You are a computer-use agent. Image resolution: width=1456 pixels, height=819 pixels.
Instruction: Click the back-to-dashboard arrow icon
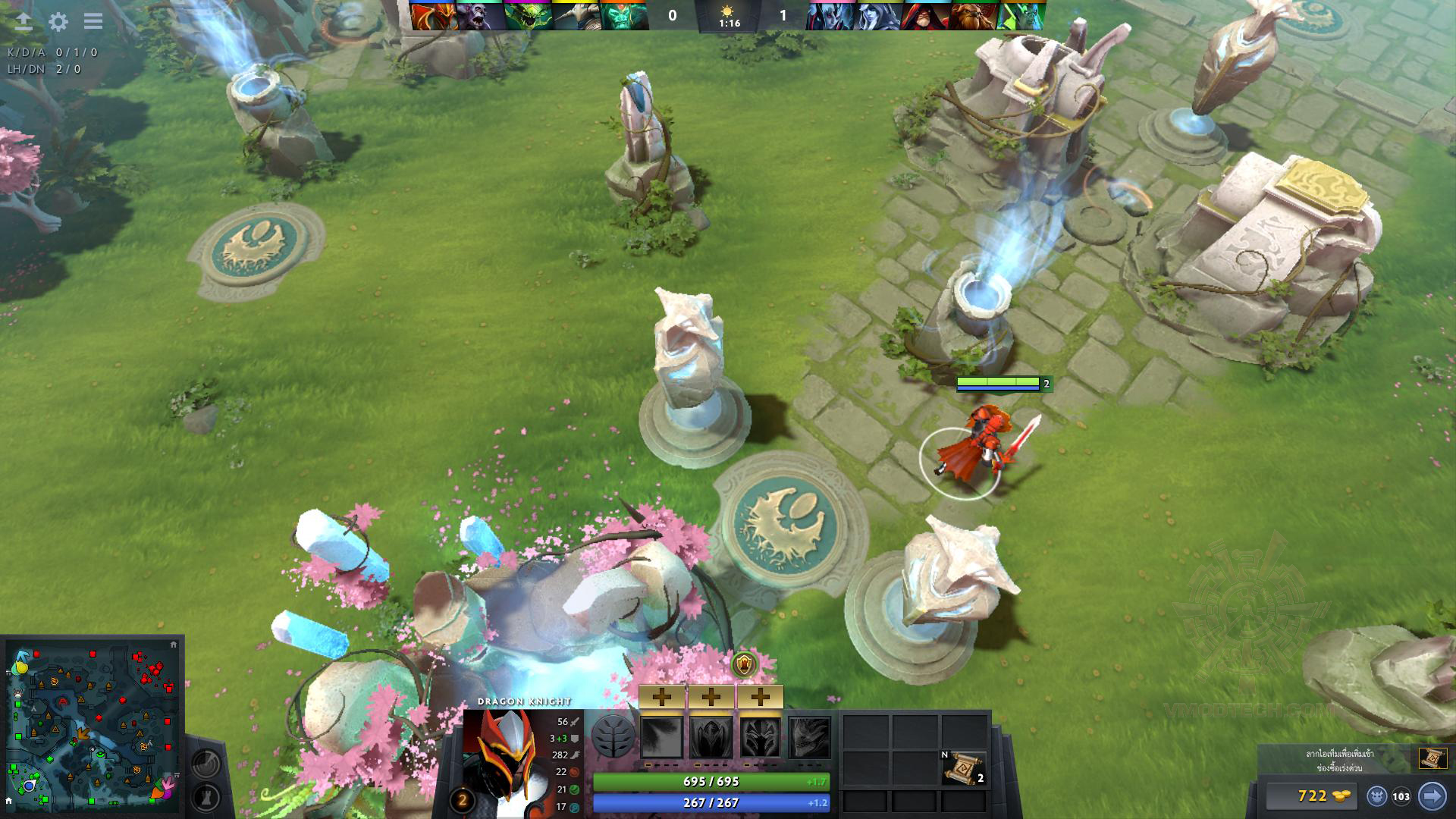(24, 21)
